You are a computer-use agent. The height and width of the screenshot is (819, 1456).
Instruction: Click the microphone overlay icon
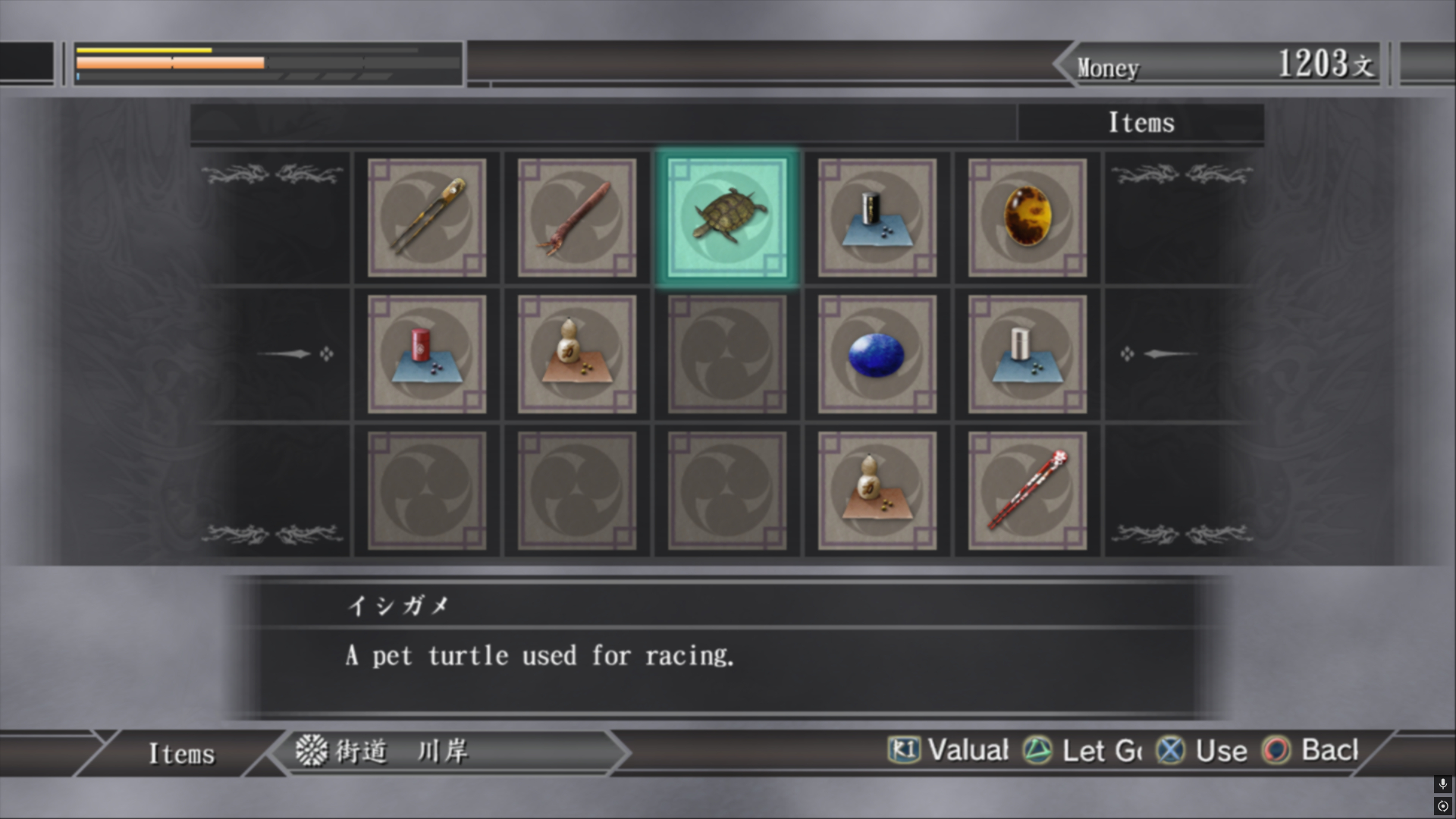point(1442,783)
